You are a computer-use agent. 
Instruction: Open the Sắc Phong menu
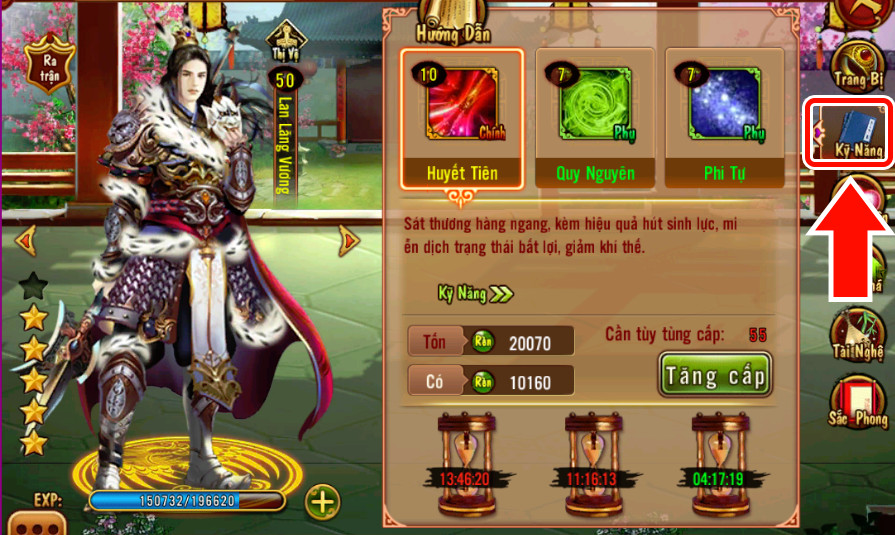pyautogui.click(x=858, y=400)
